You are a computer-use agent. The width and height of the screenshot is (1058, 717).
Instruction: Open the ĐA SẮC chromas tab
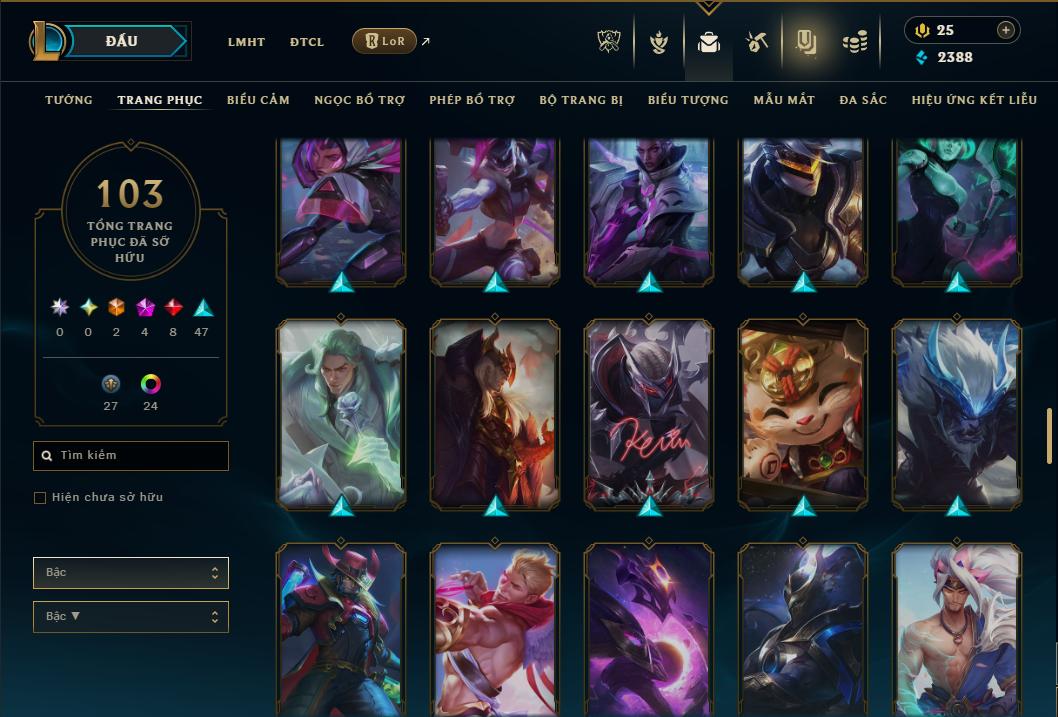pyautogui.click(x=863, y=100)
